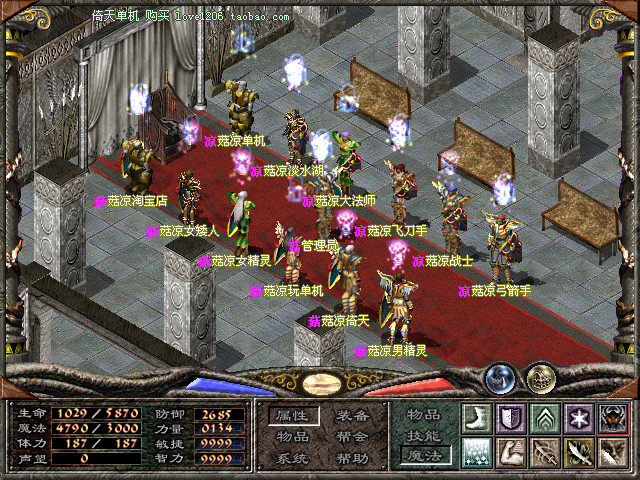Activate the red-eyed demon face spell
The image size is (640, 480).
(x=610, y=418)
